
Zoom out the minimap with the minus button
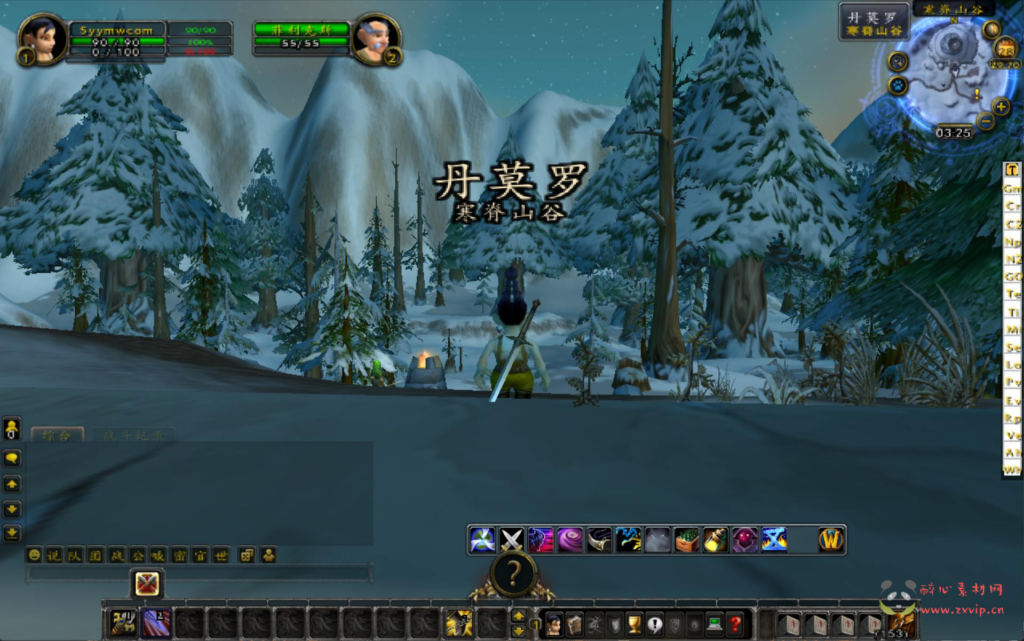(986, 122)
